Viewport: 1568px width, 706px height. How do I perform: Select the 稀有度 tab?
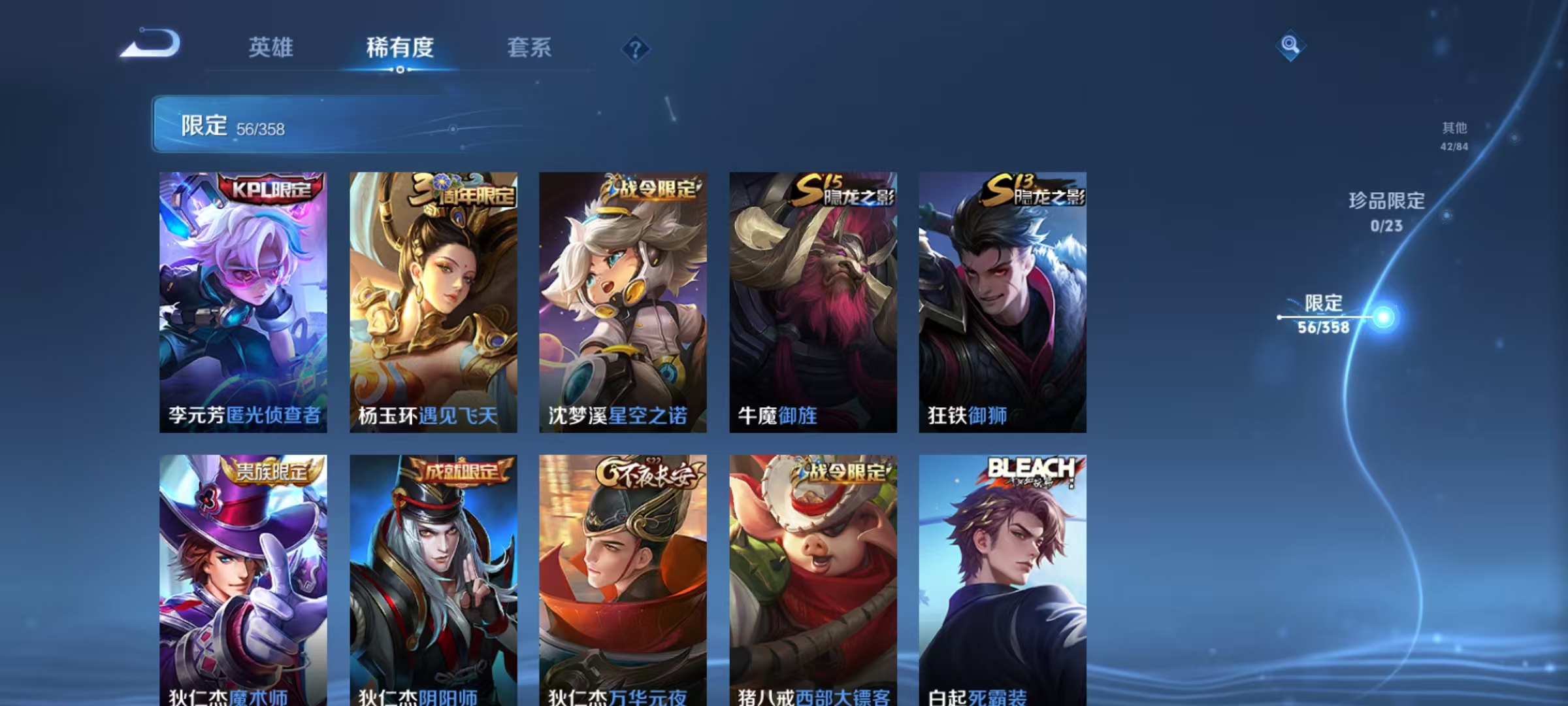pos(400,48)
